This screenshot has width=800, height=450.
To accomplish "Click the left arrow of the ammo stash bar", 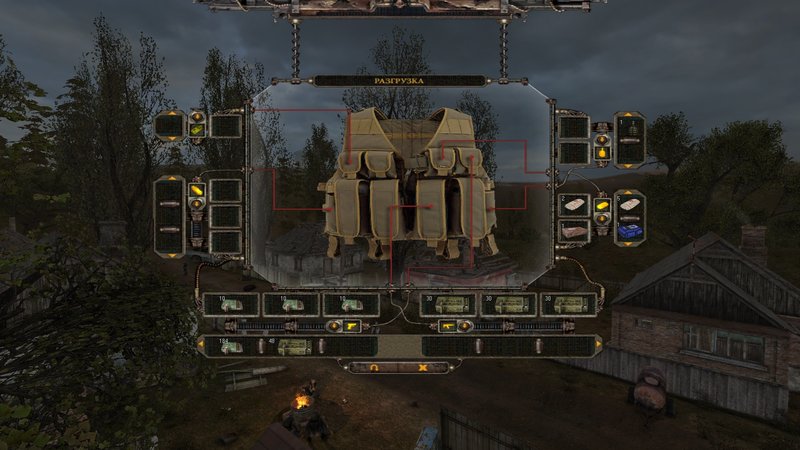I will point(202,346).
